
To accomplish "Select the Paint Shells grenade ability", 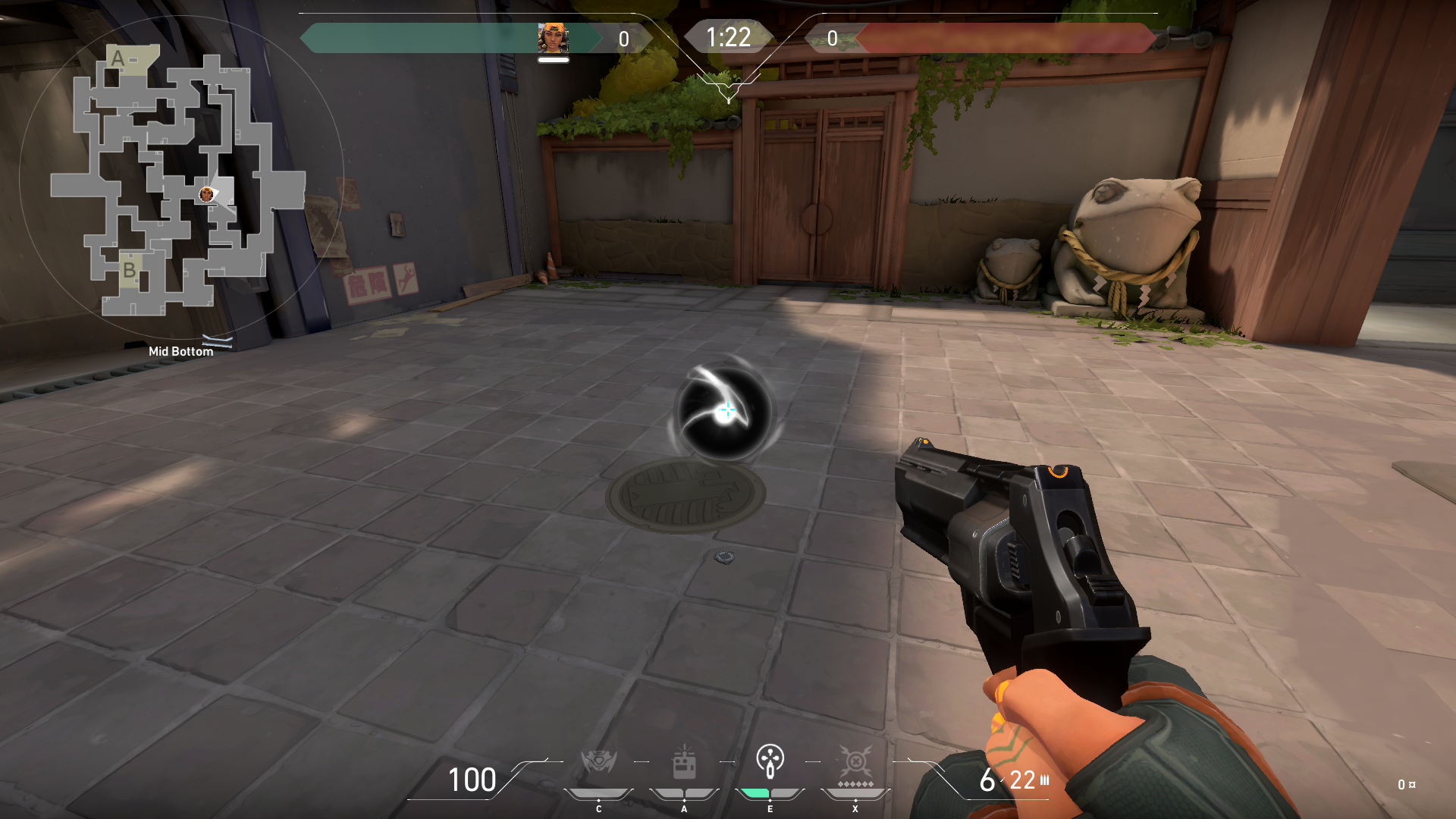I will (x=770, y=761).
